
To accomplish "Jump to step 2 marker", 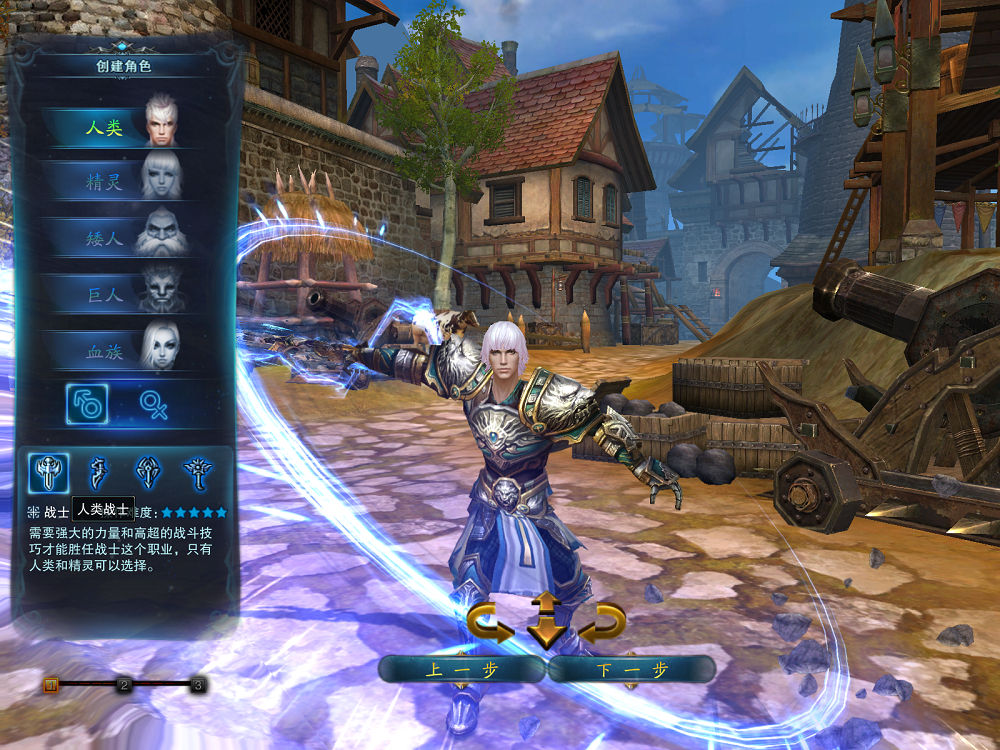I will pos(124,685).
